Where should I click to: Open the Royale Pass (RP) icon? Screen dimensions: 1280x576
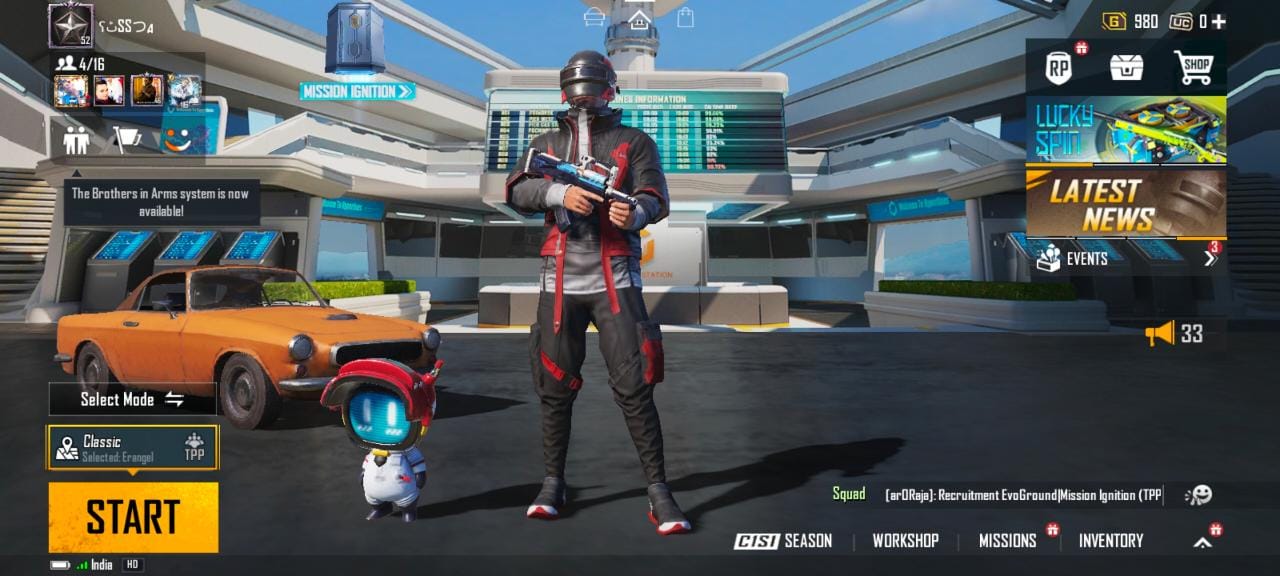click(1059, 68)
